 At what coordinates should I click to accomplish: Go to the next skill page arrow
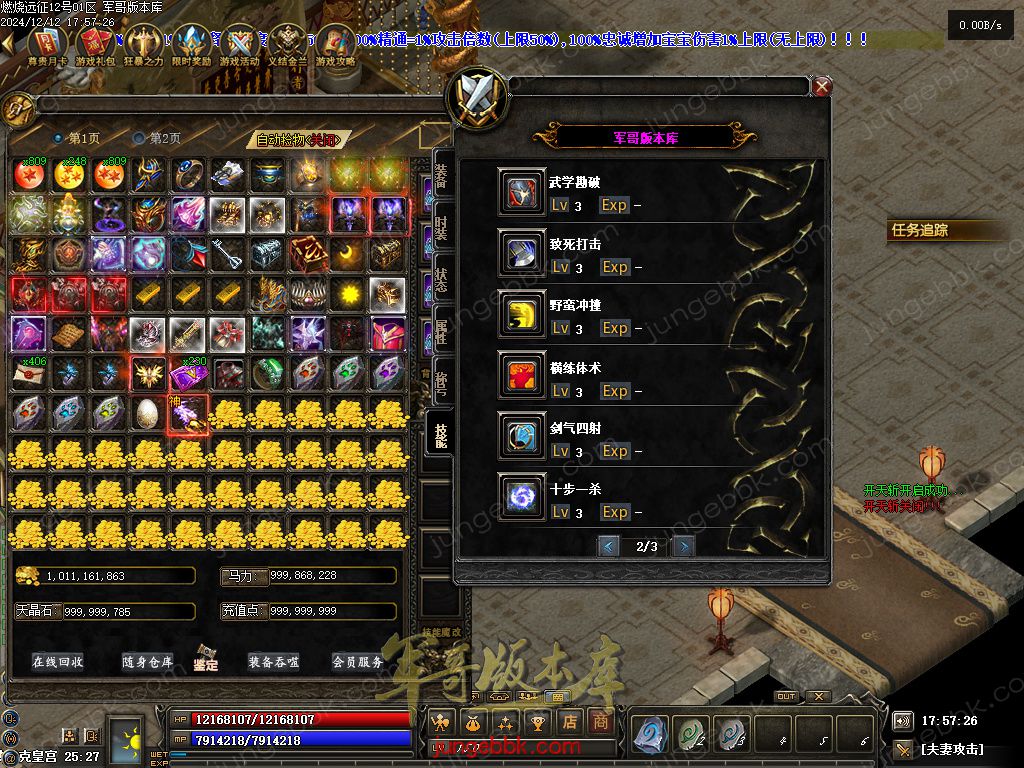683,546
